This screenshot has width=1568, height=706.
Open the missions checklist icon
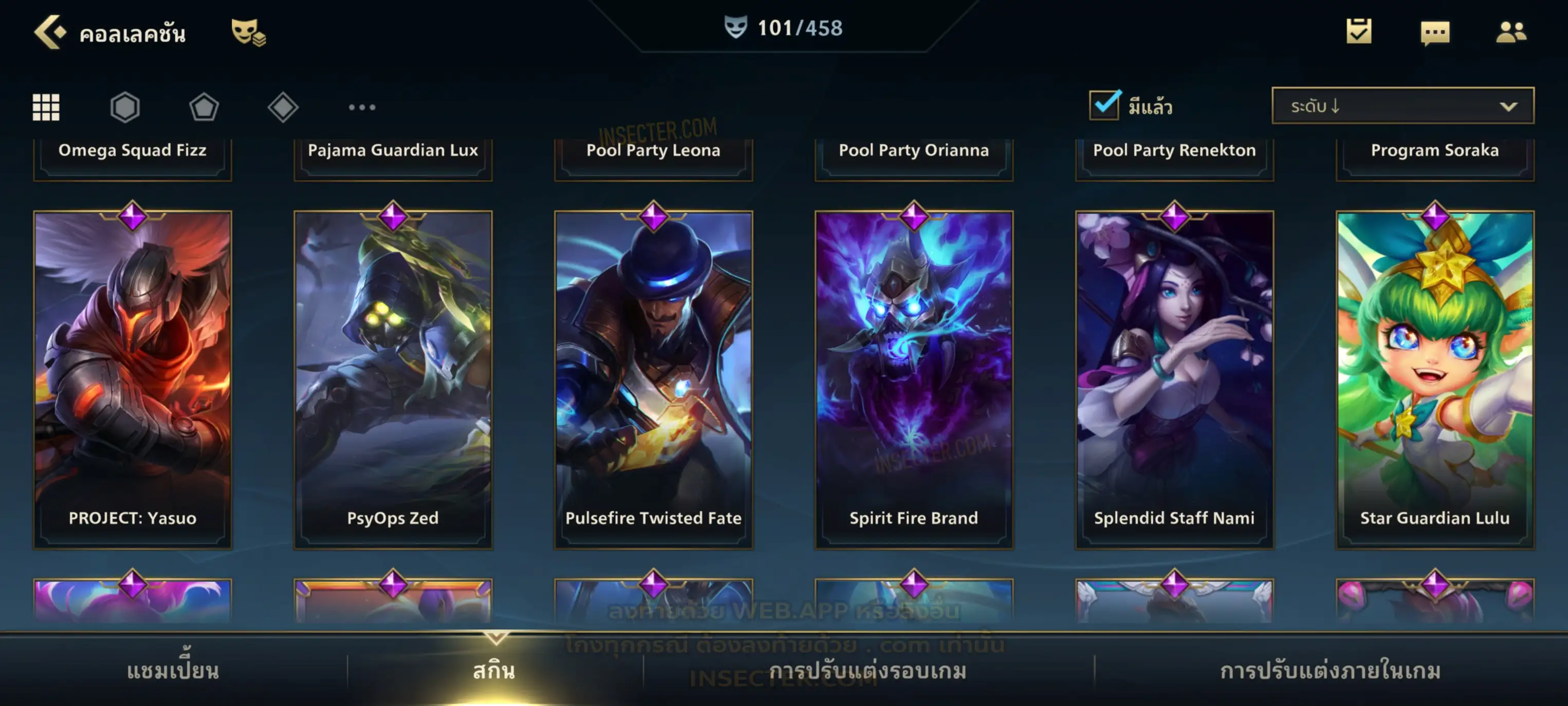tap(1359, 32)
